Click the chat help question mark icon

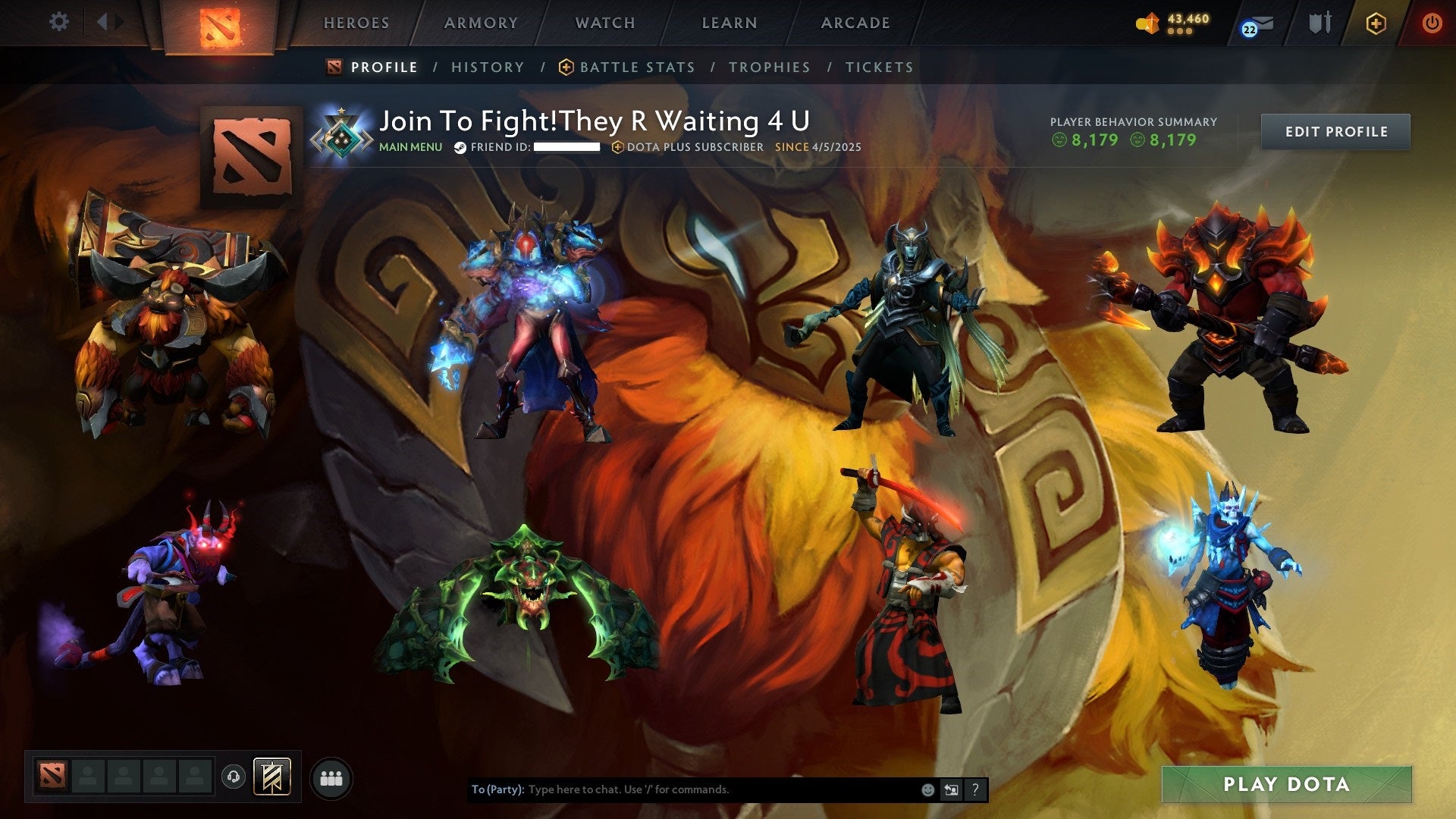[x=974, y=789]
